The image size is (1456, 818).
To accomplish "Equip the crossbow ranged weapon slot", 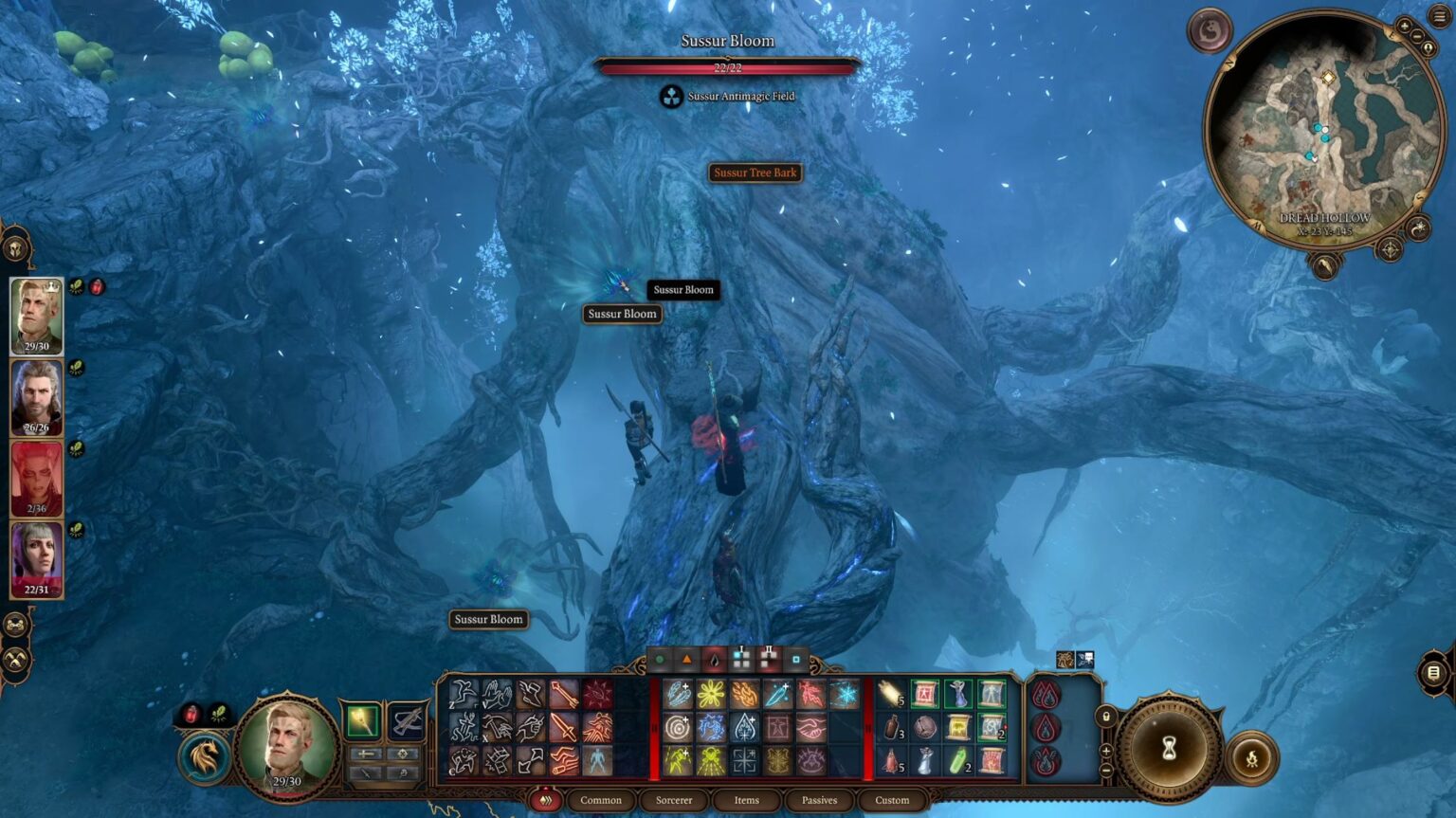I will click(x=407, y=721).
